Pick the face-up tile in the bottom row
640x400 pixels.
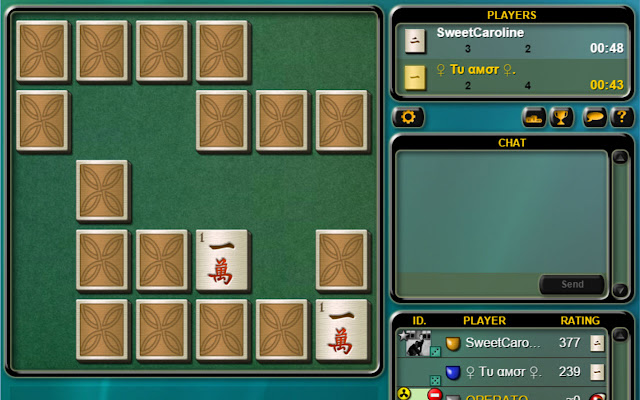click(342, 330)
